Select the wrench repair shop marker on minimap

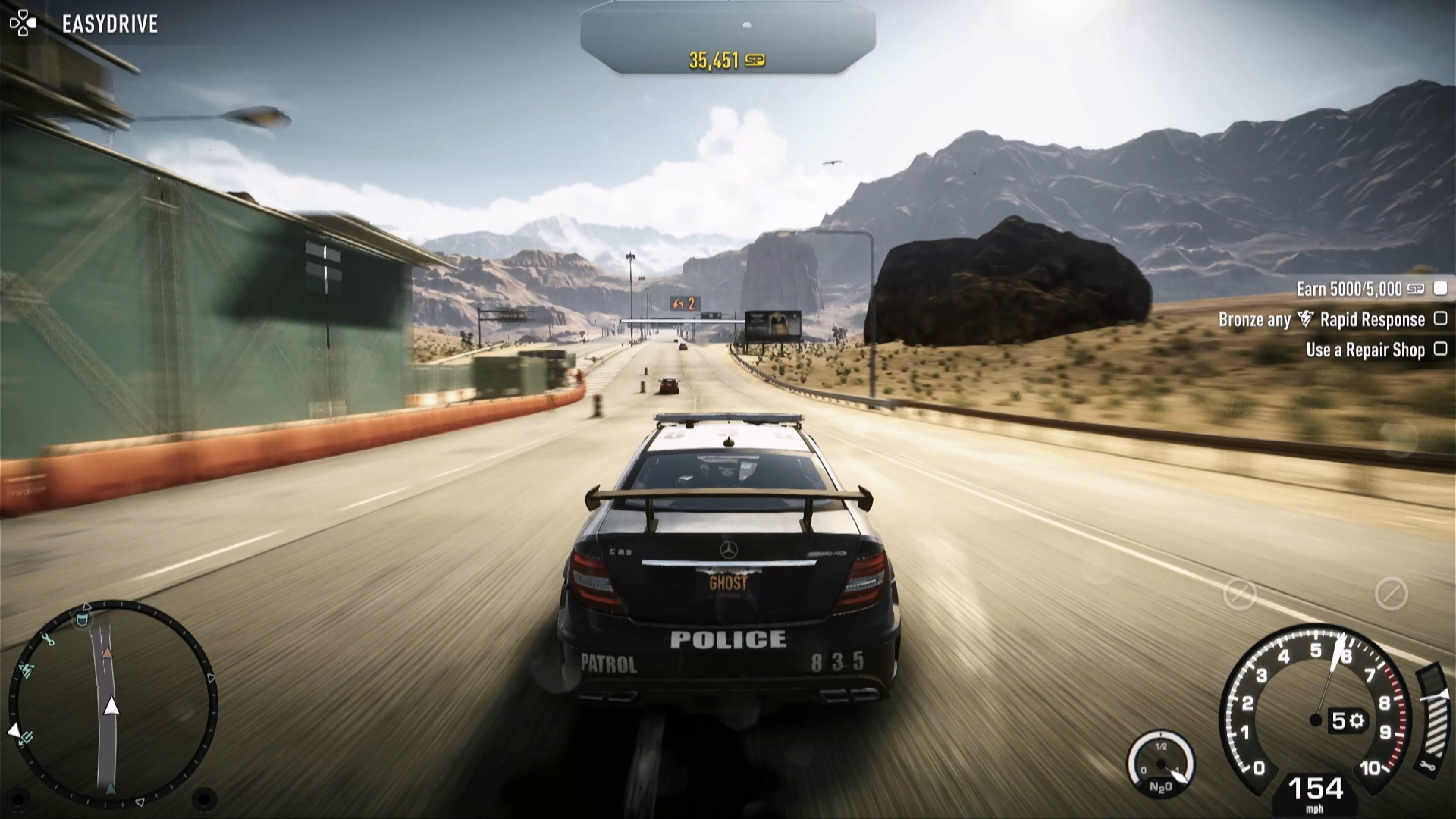point(48,640)
